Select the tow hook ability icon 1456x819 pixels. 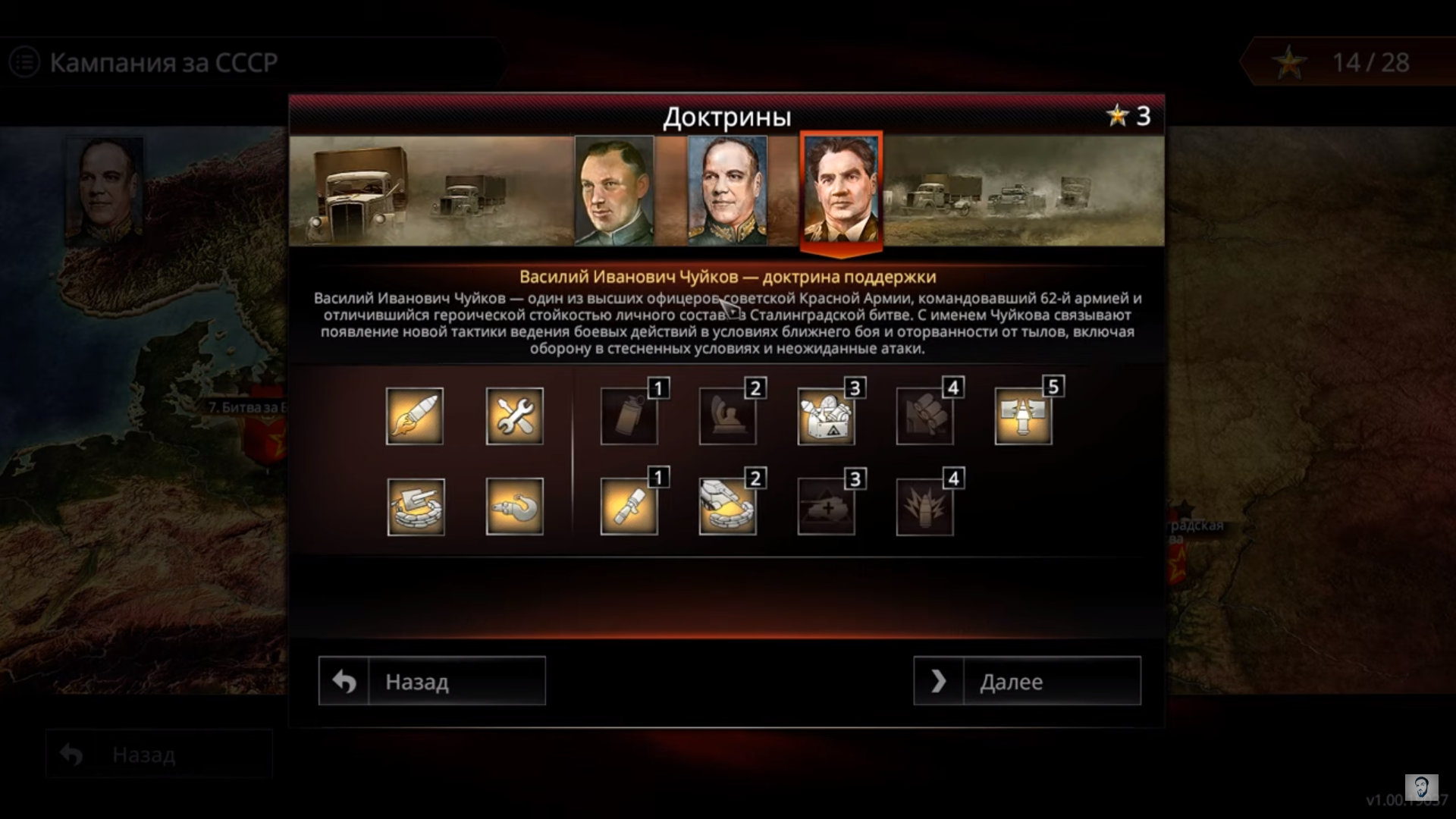click(x=514, y=507)
